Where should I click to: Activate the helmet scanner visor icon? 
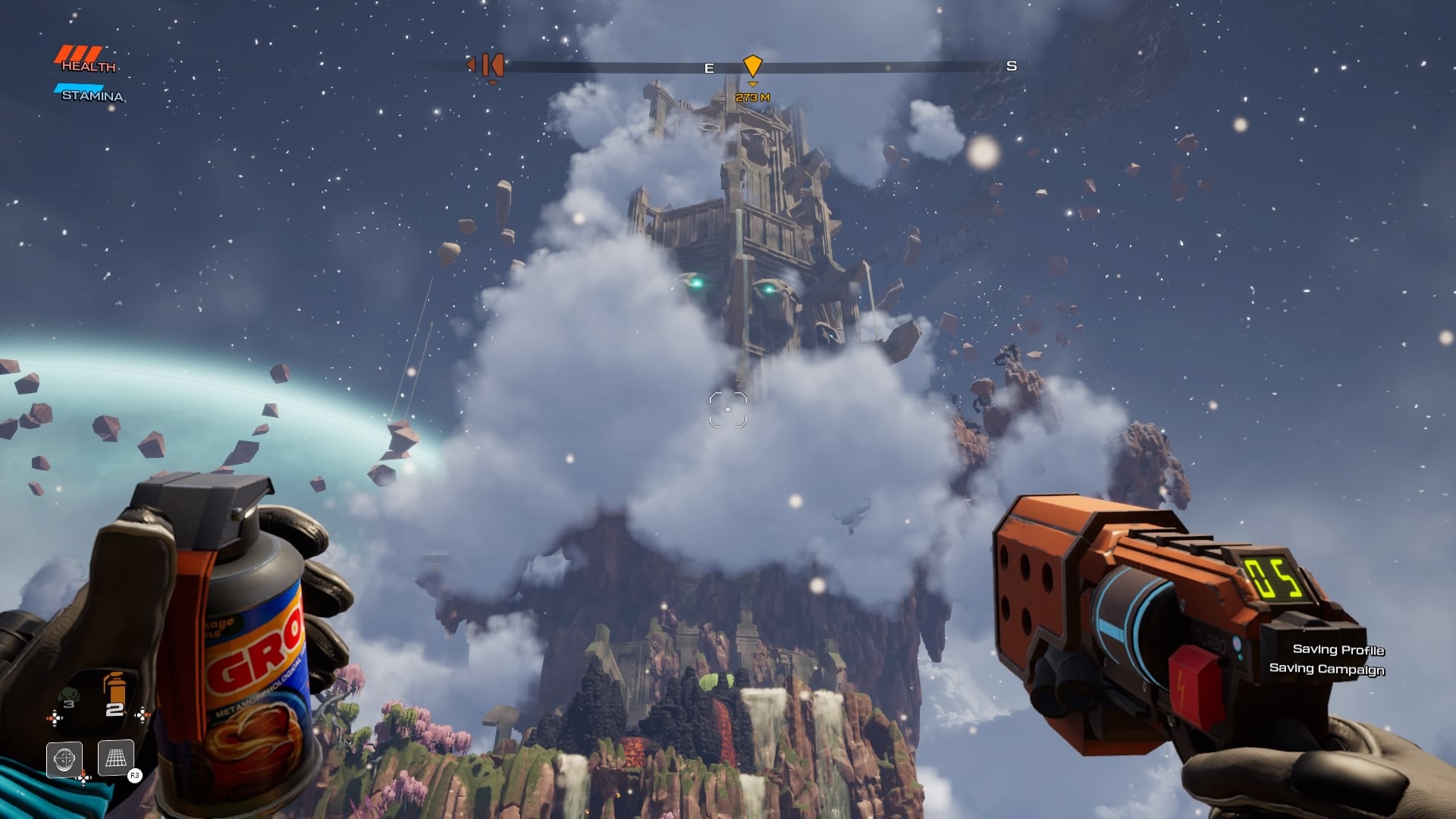(x=64, y=758)
